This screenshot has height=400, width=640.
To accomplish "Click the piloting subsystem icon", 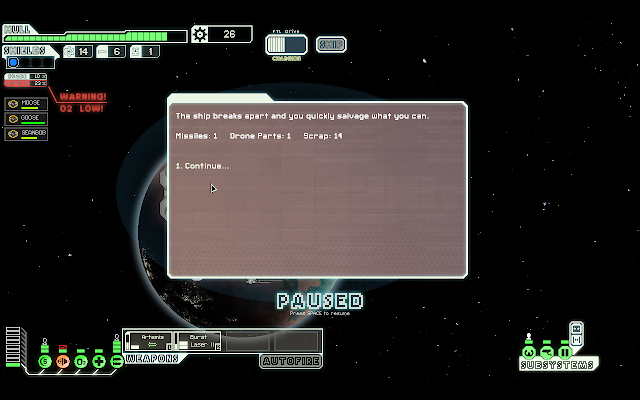I will coord(529,352).
